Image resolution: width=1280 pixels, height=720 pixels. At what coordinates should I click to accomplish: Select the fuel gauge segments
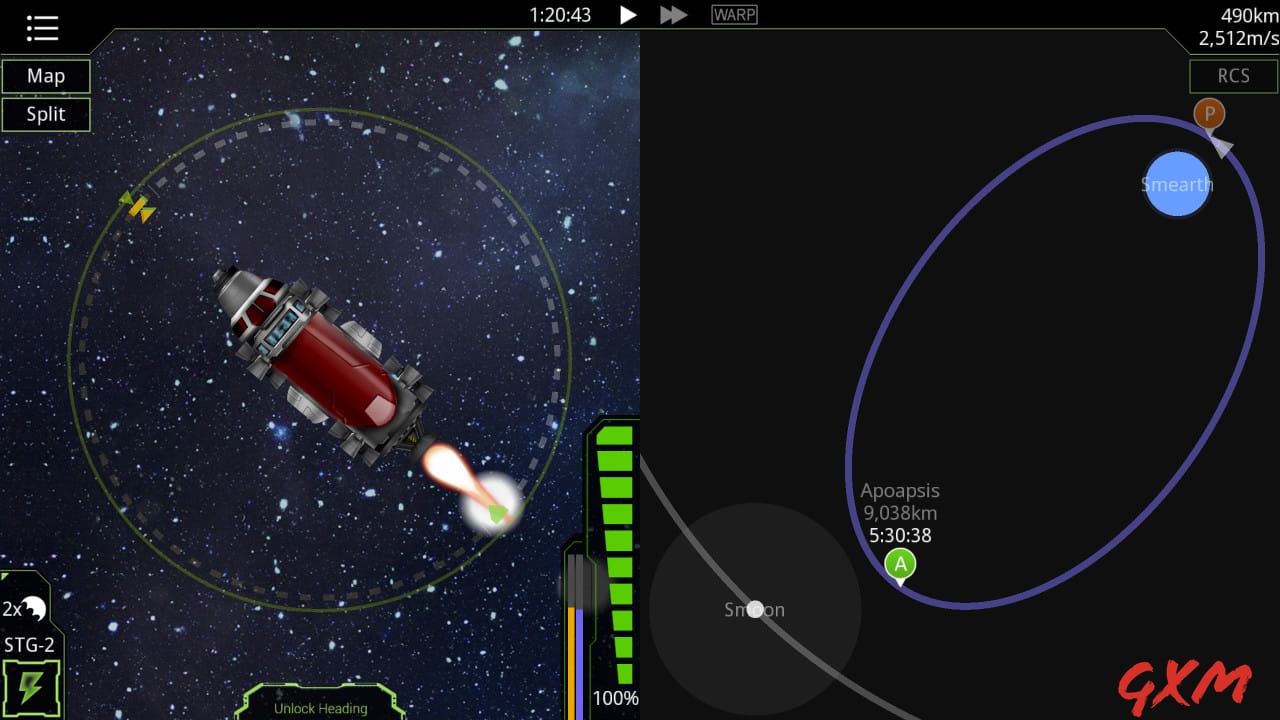(617, 520)
